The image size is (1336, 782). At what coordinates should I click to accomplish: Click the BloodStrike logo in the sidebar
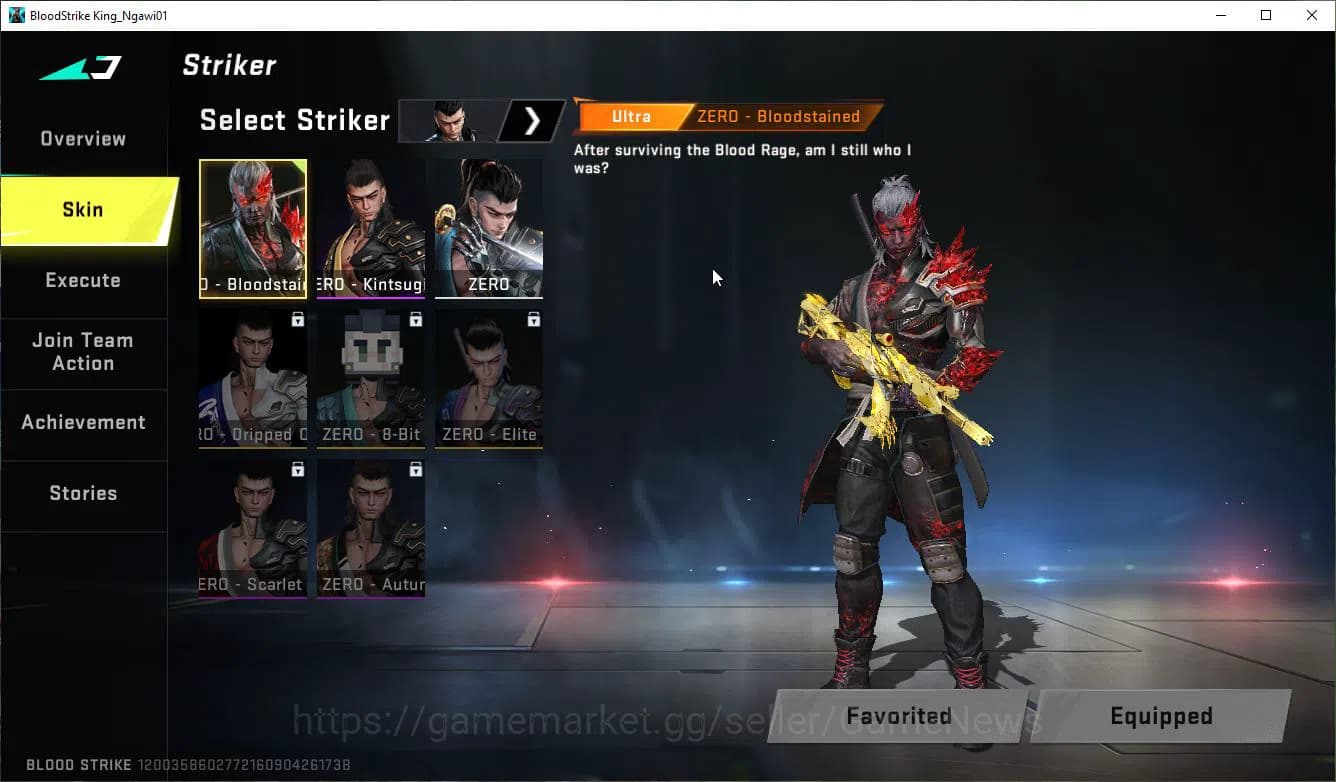(x=78, y=68)
